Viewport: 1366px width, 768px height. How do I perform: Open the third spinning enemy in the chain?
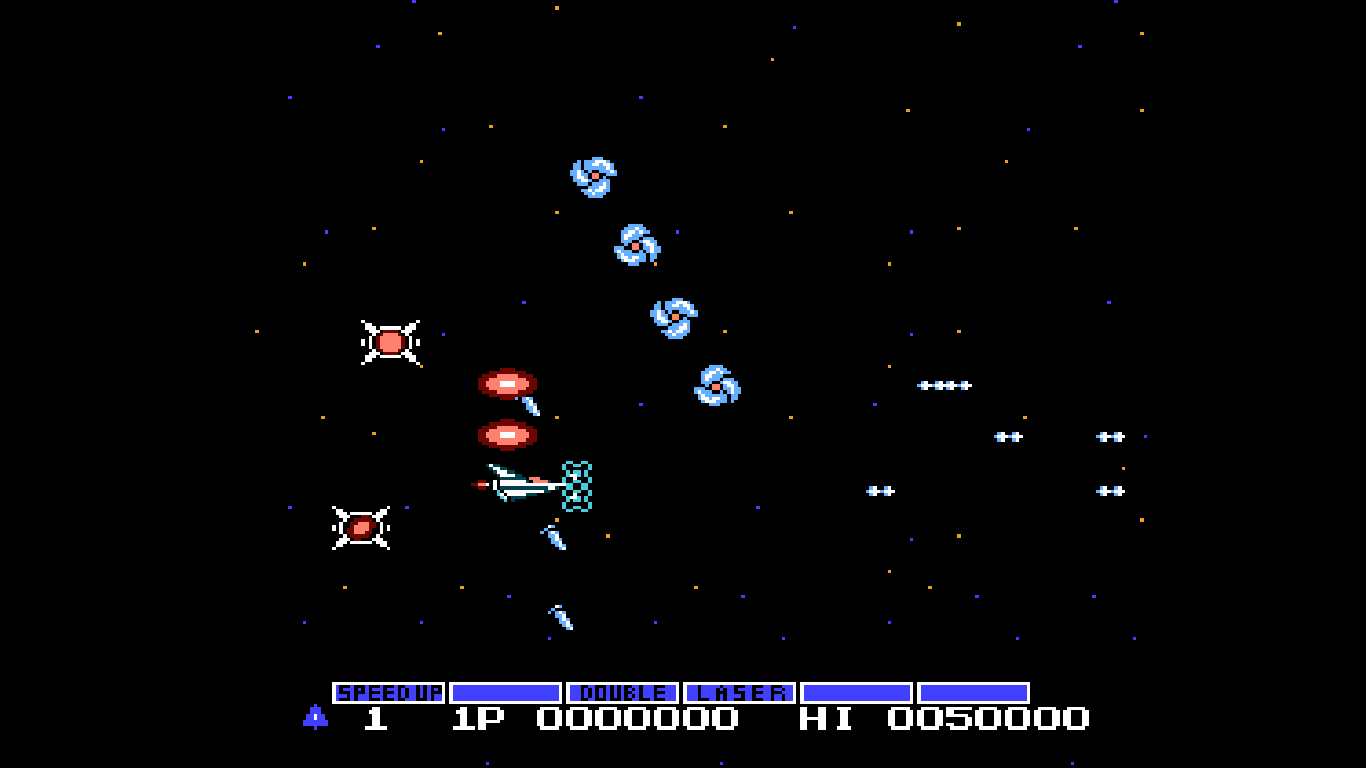[x=673, y=315]
